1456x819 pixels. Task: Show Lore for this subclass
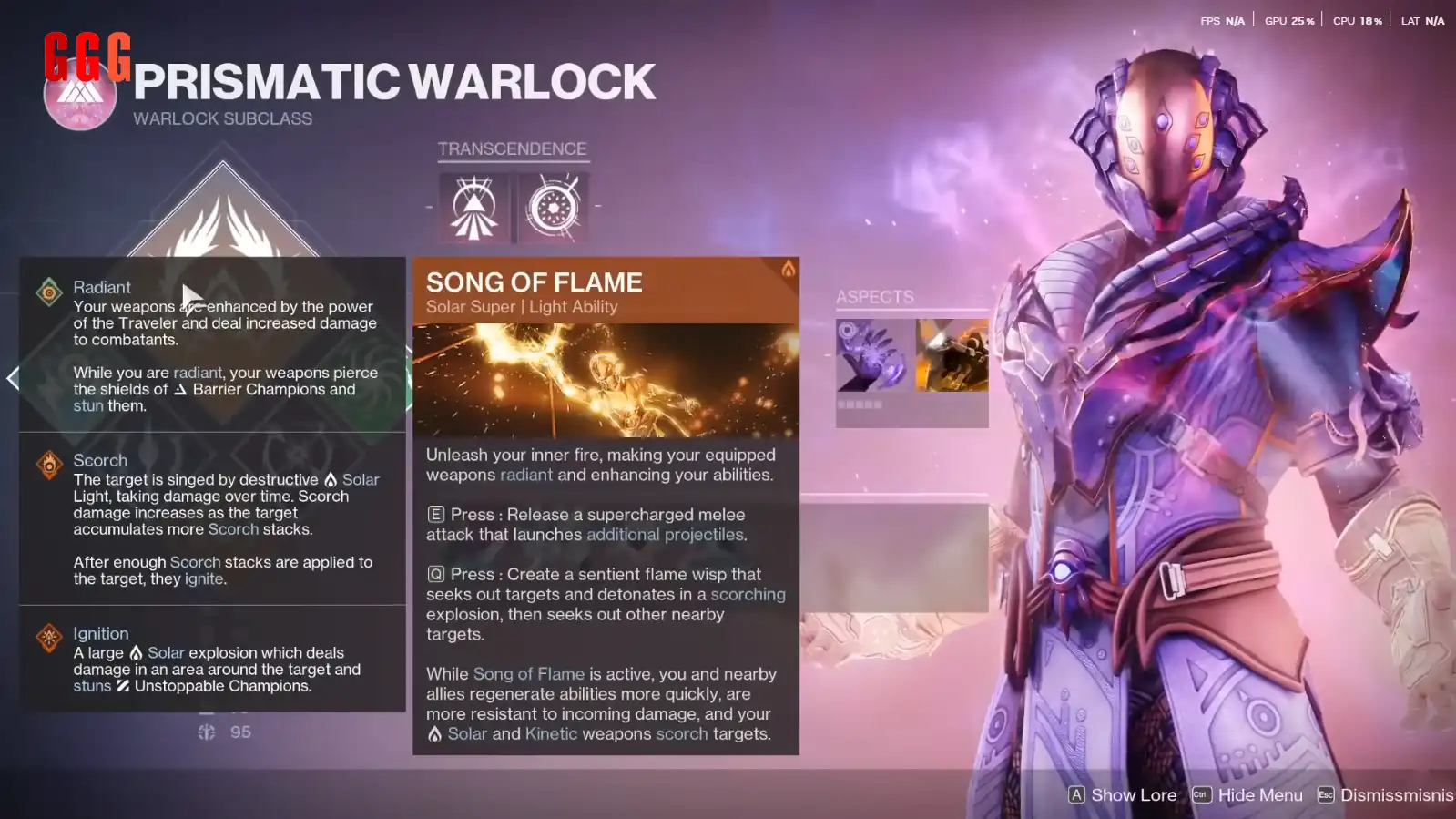(x=1122, y=795)
